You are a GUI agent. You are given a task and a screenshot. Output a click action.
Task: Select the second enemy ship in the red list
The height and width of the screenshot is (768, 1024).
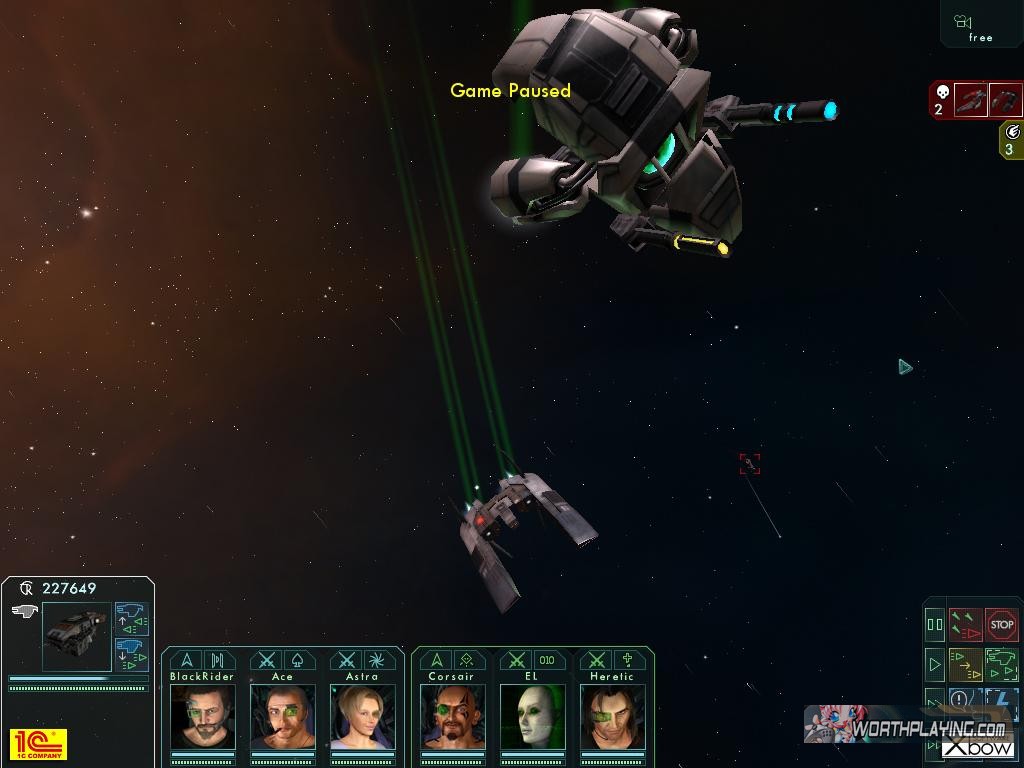coord(1006,100)
